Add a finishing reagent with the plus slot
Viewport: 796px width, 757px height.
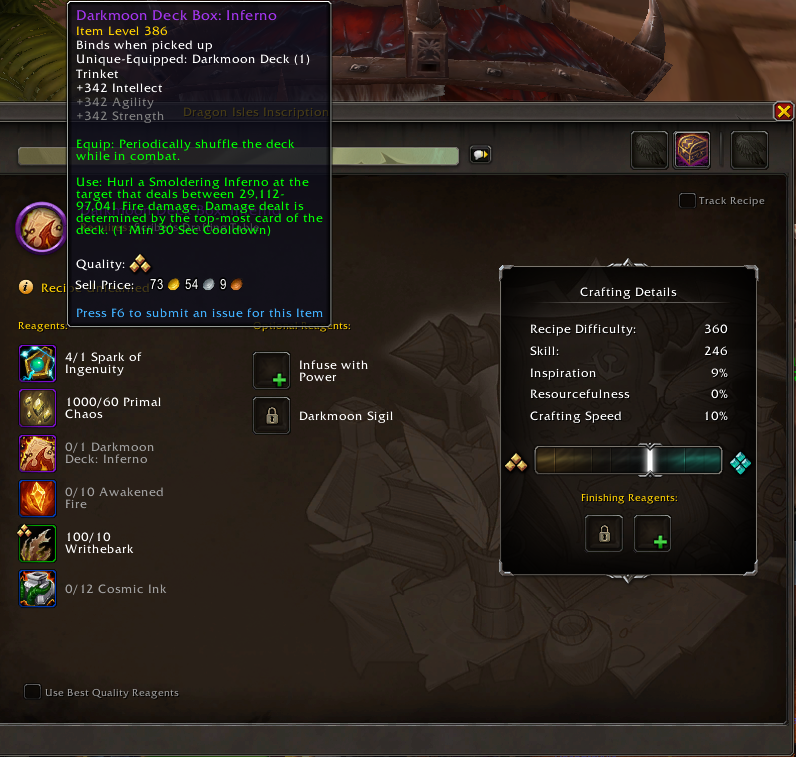click(653, 534)
